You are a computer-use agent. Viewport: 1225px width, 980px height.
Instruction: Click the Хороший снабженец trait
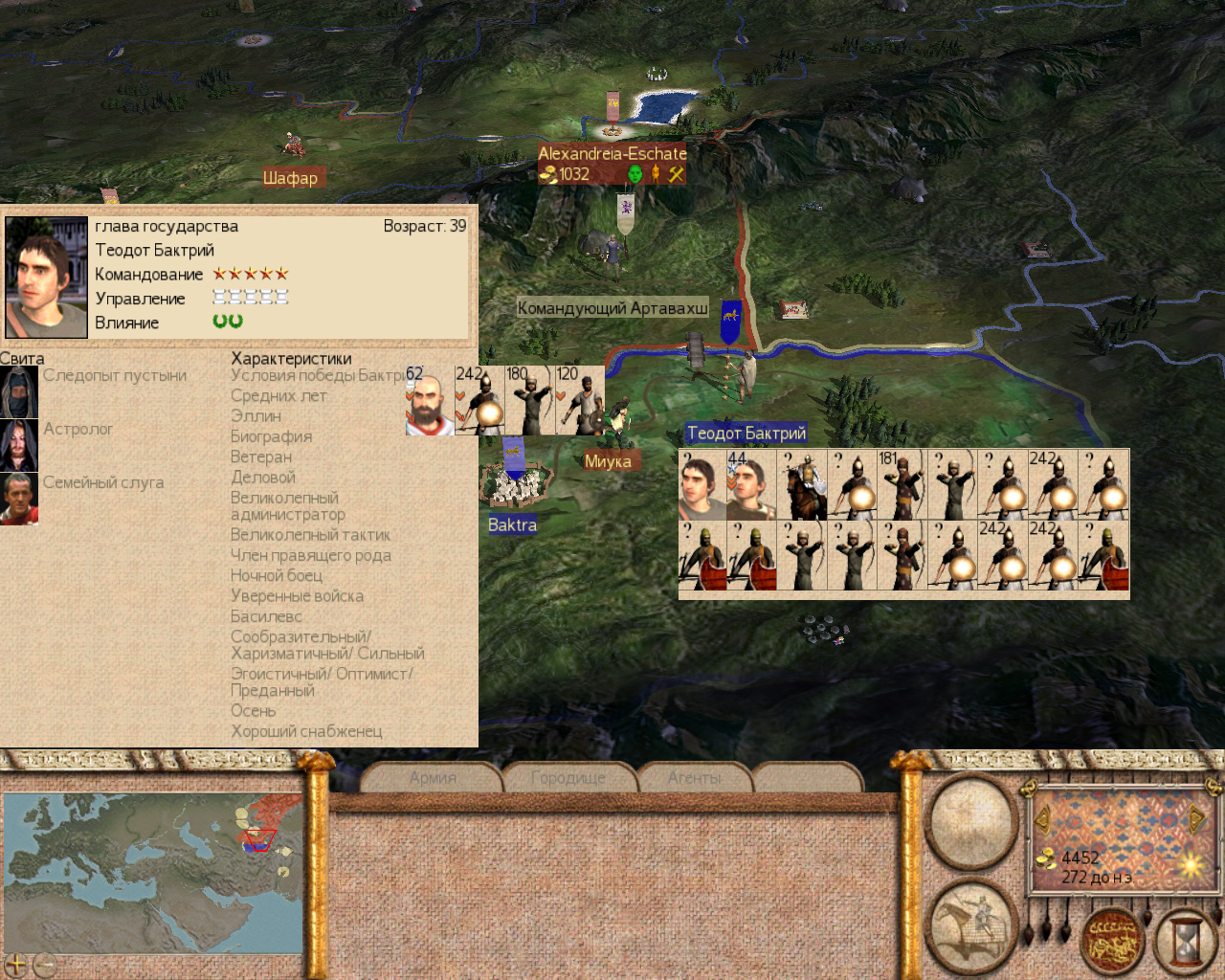[x=306, y=731]
